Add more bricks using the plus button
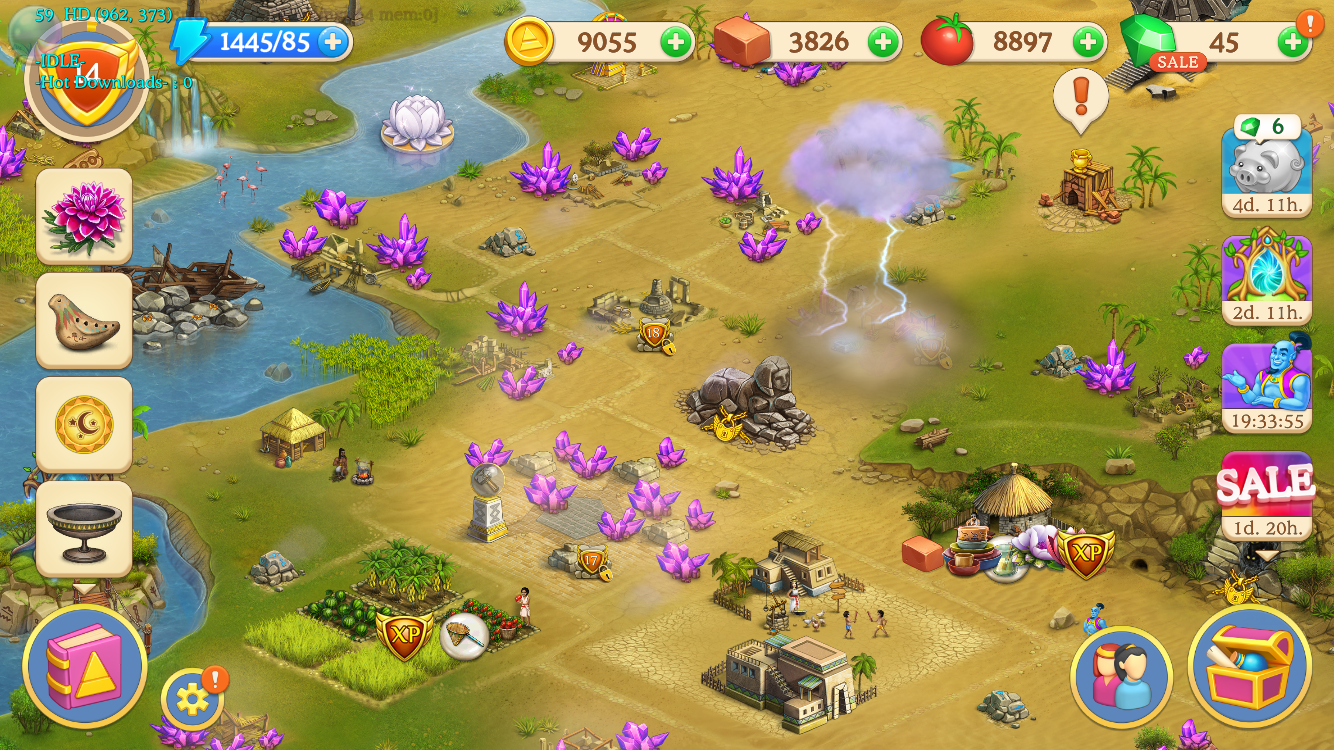 882,42
